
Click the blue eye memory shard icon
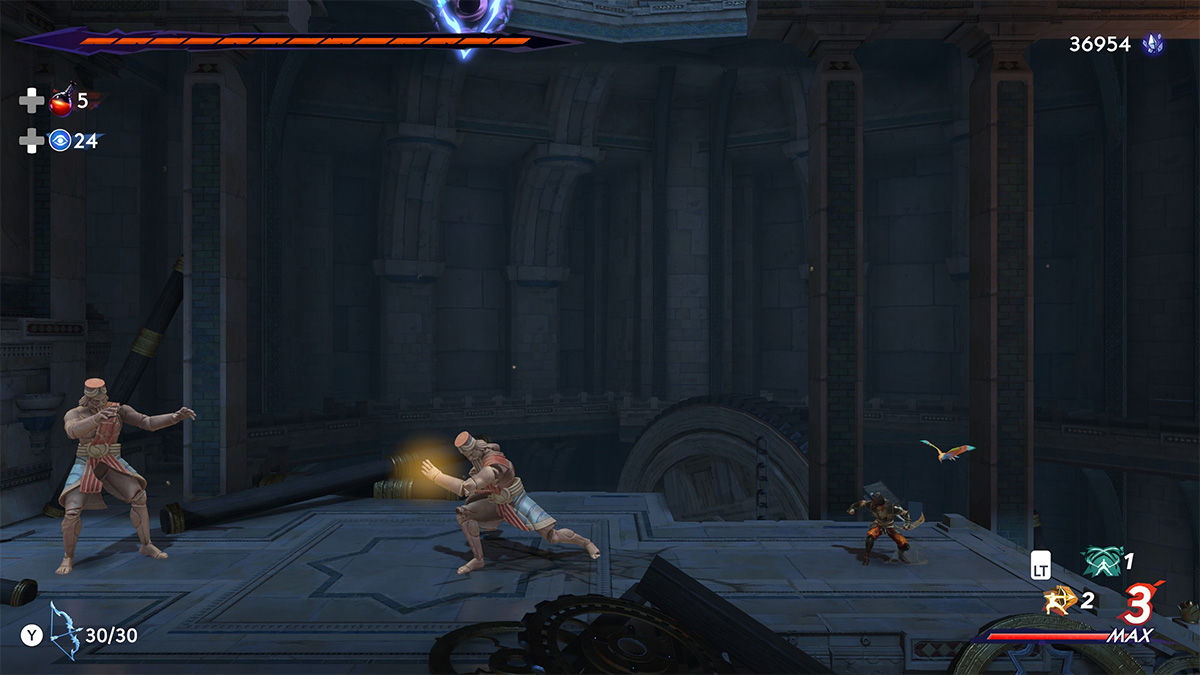coord(60,141)
